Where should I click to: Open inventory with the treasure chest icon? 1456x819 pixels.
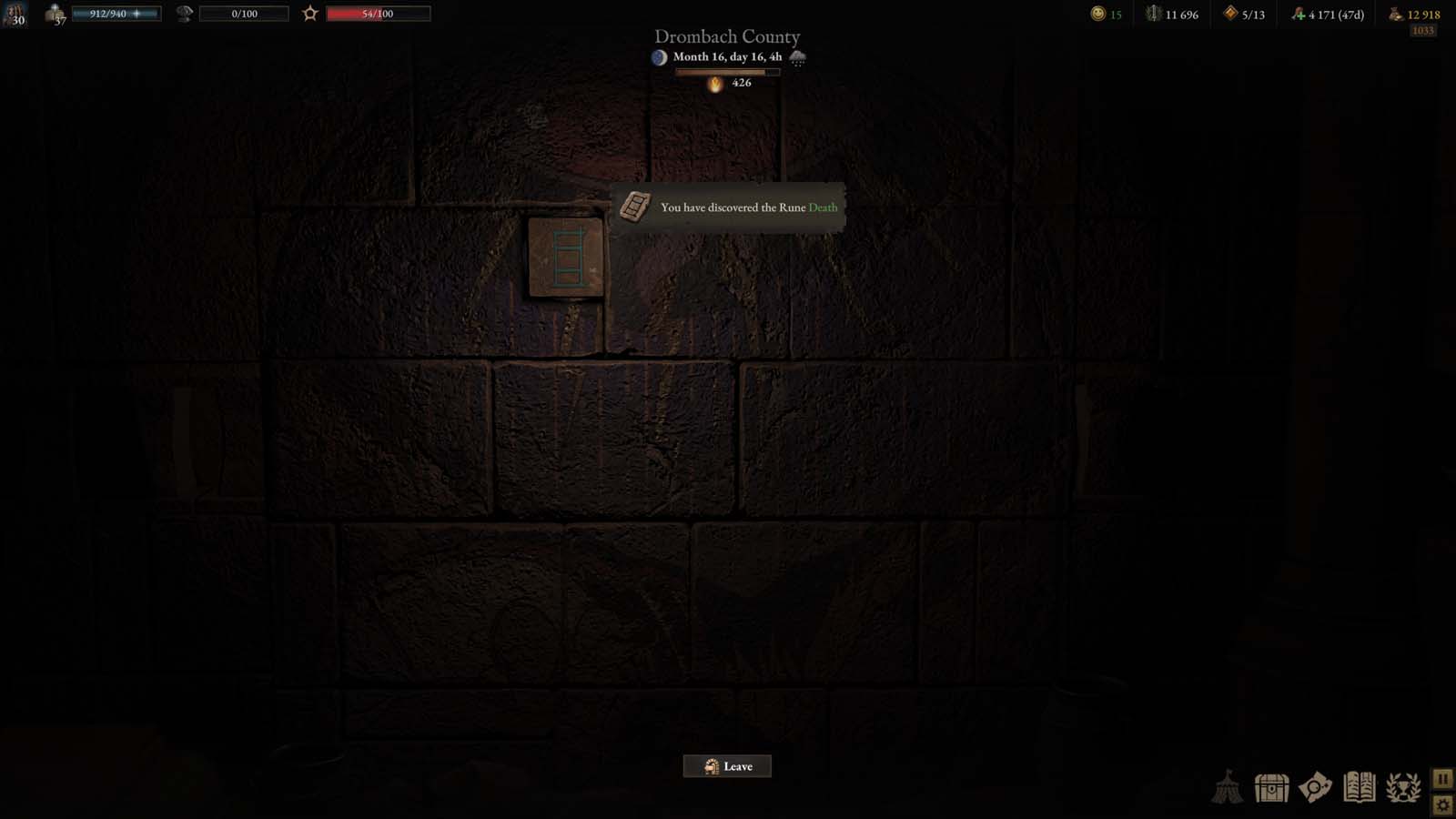1271,789
